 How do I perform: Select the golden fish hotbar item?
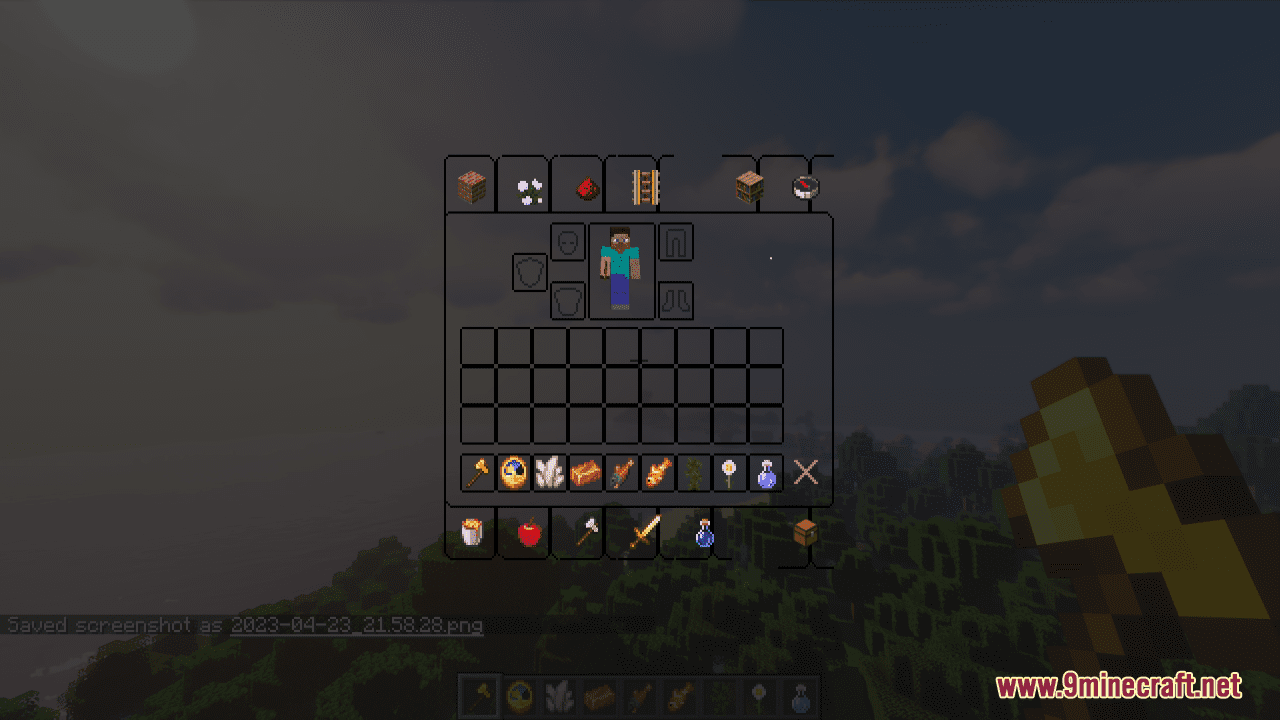(660, 473)
